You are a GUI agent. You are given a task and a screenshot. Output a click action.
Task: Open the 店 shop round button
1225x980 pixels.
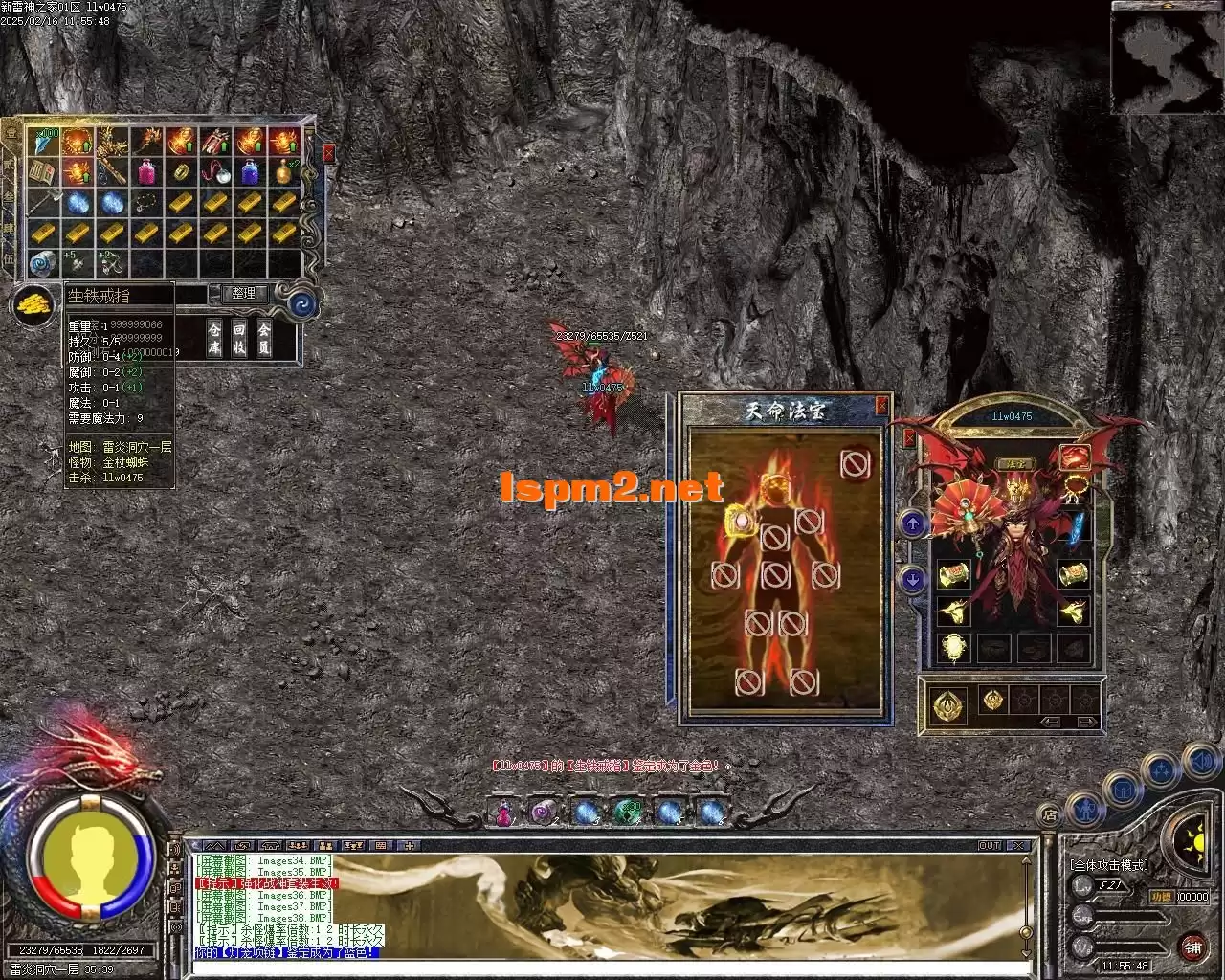tap(1050, 815)
